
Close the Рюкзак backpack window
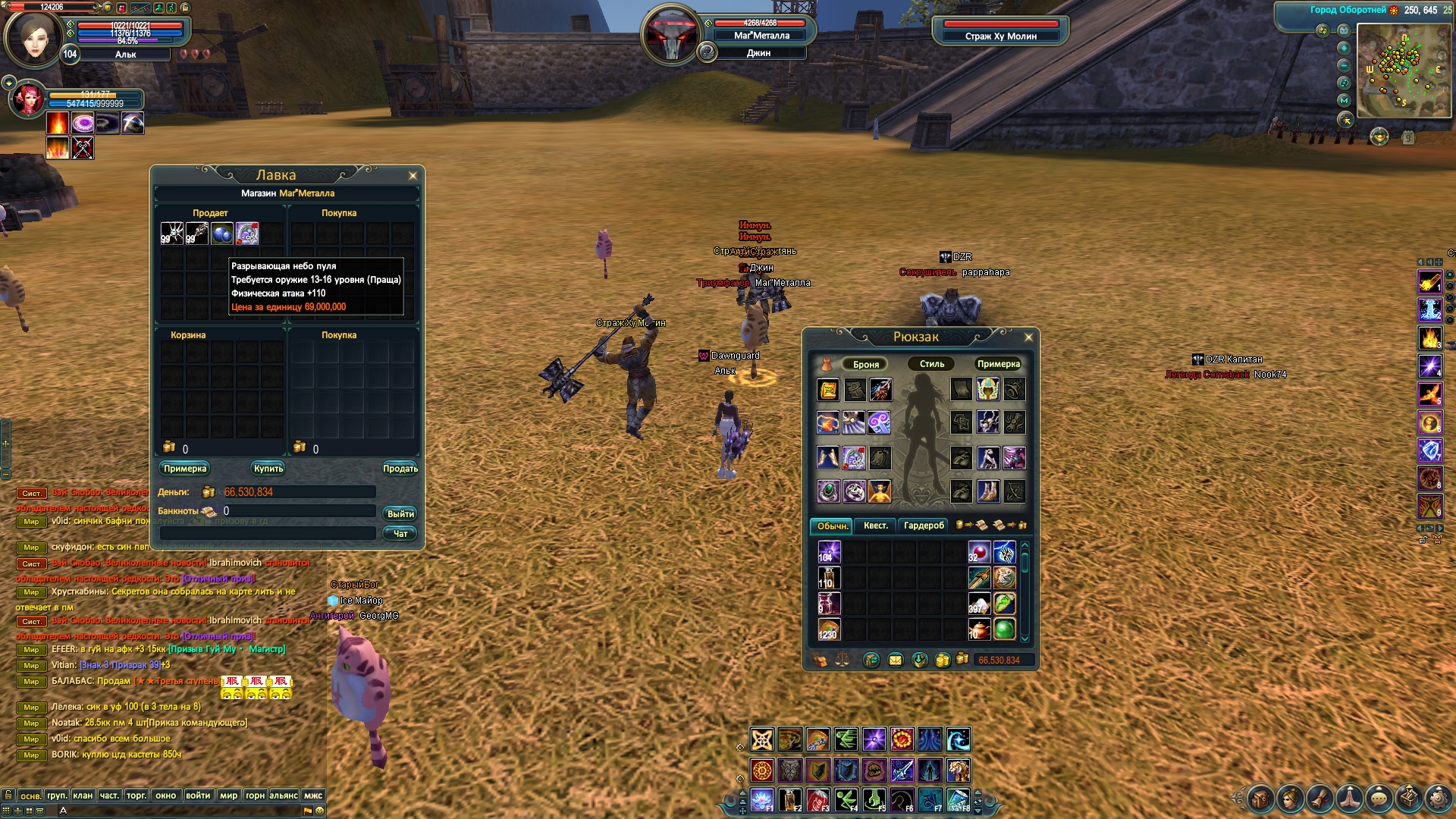tap(1028, 337)
